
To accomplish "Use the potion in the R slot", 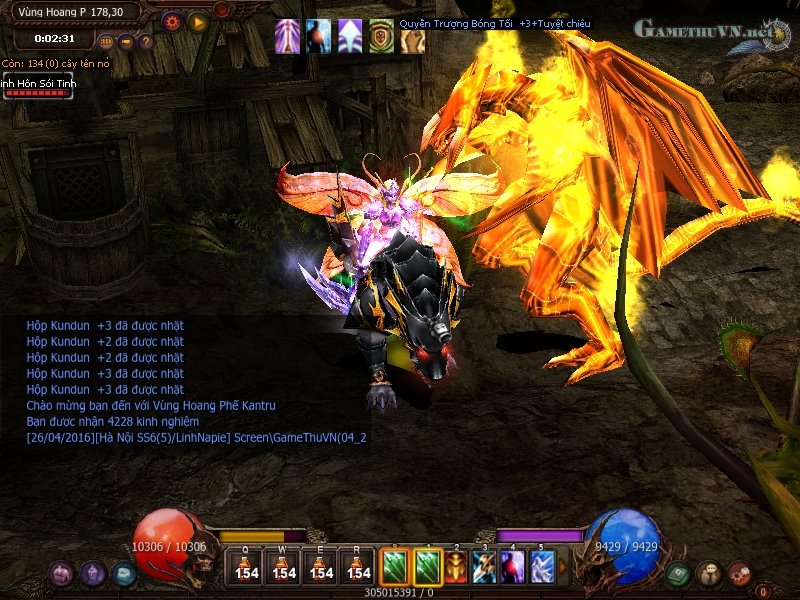I will coord(357,567).
